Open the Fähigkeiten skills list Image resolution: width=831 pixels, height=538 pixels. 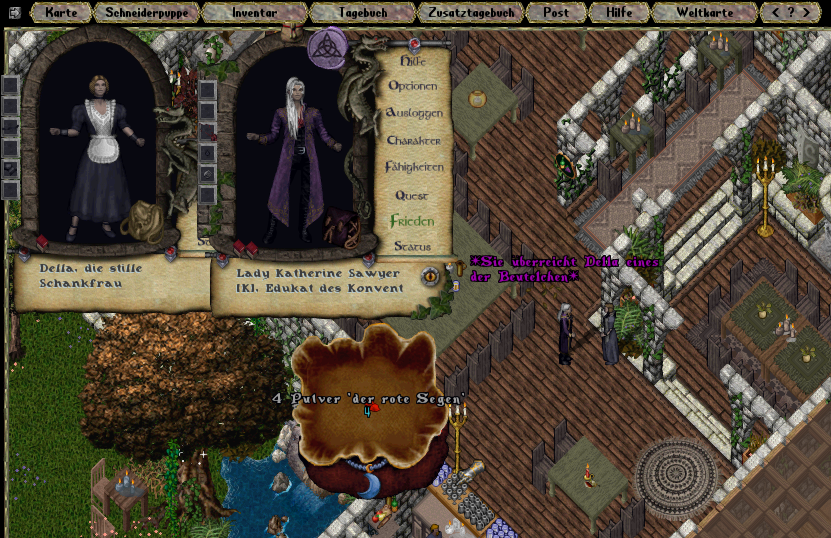[x=413, y=167]
